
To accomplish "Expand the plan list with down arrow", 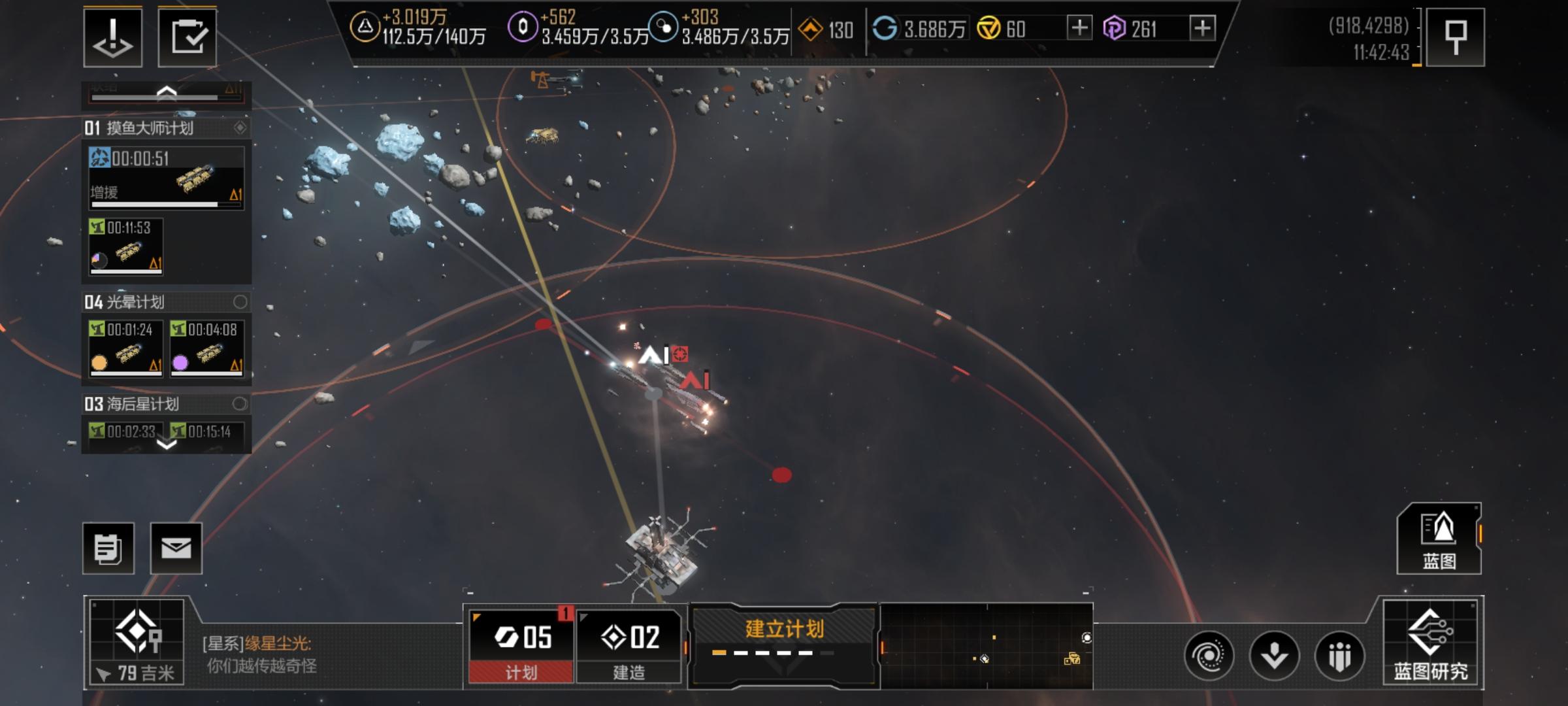I will point(167,445).
